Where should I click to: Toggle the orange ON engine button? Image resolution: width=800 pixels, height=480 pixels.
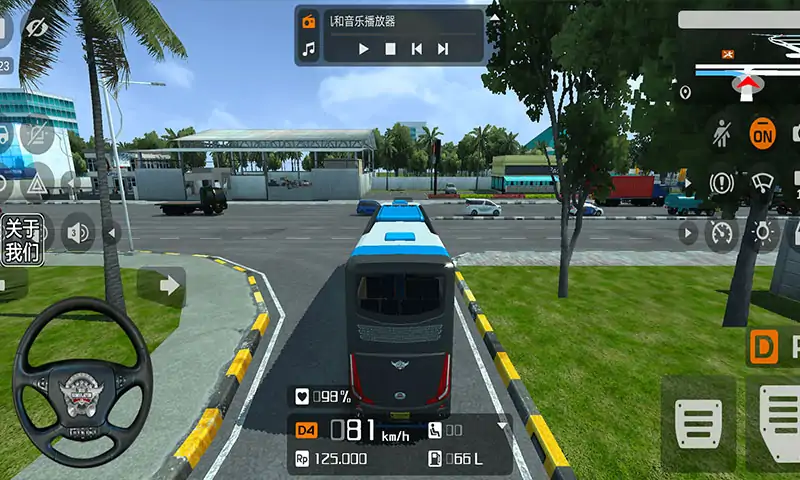[763, 132]
